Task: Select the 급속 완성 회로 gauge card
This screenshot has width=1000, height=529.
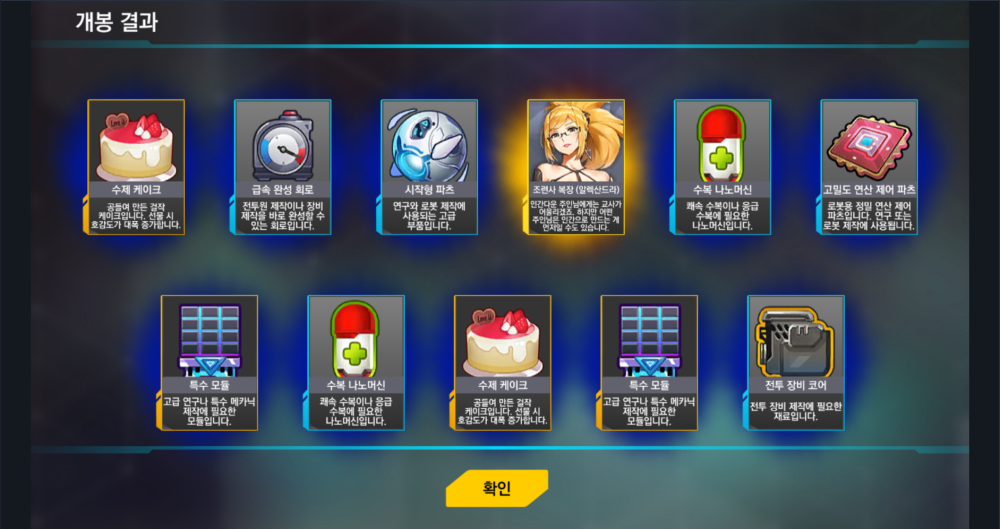Action: (x=282, y=166)
